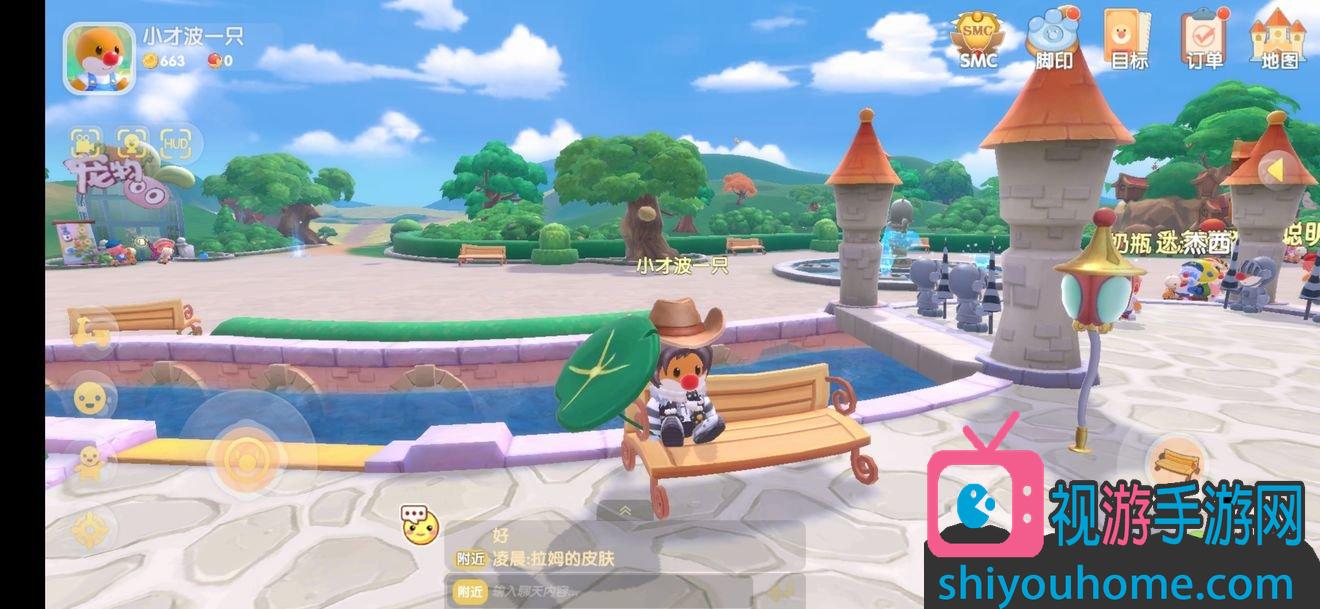Screen dimensions: 1320x609
Task: Open the player avatar profile
Action: pos(99,58)
